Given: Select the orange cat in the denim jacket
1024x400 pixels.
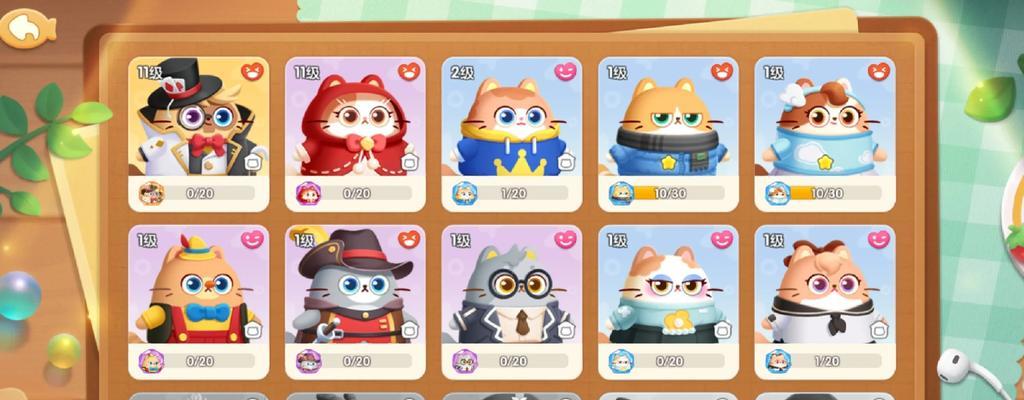Looking at the screenshot, I should coord(667,125).
